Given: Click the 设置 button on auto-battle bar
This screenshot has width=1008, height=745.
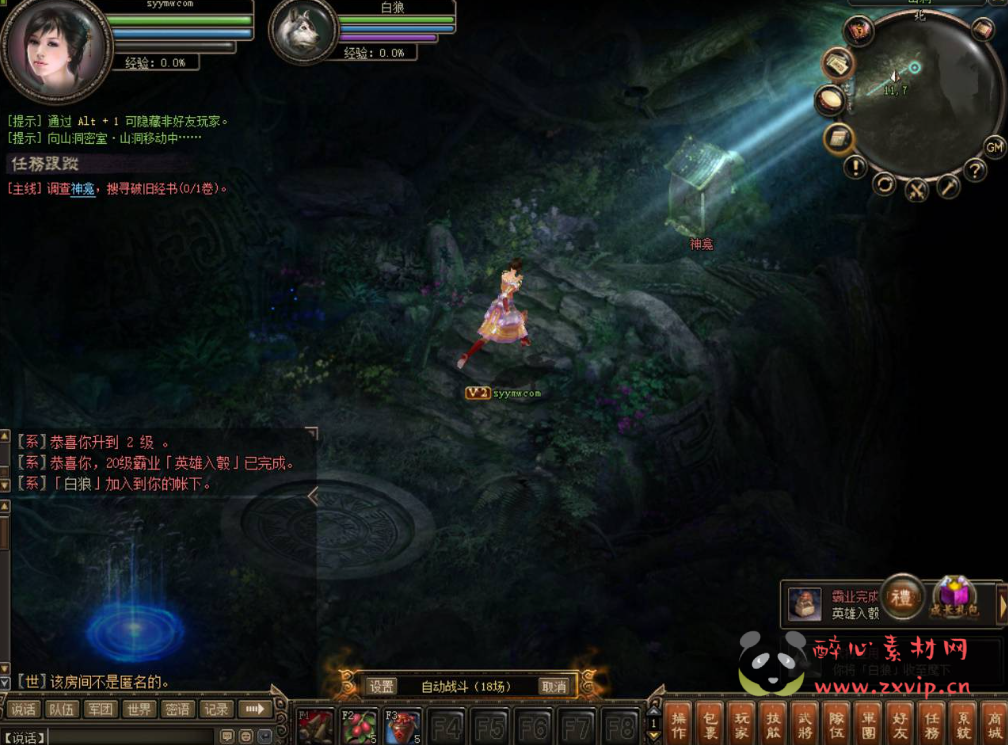Looking at the screenshot, I should (x=381, y=687).
